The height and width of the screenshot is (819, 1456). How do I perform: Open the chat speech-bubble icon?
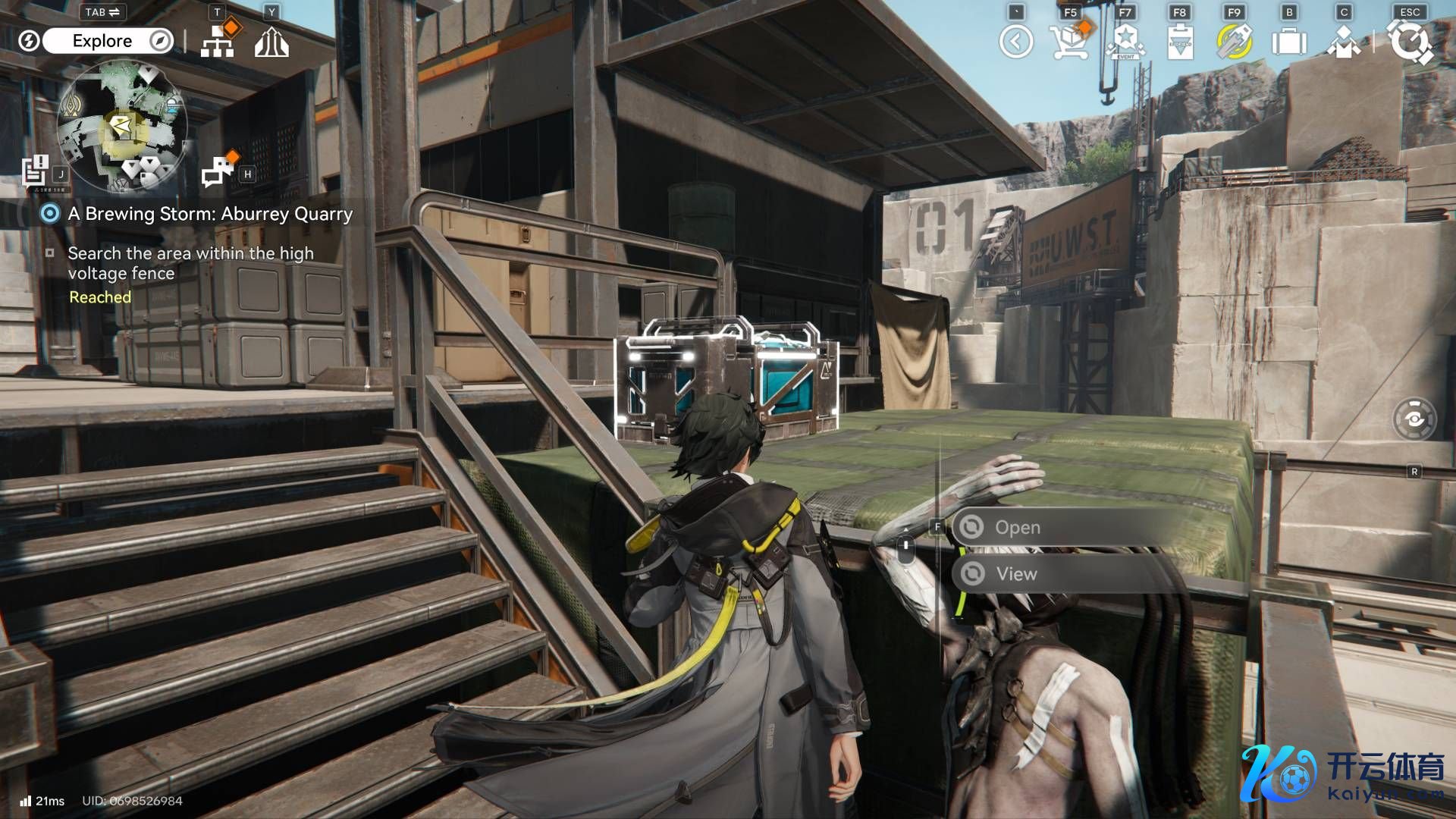(218, 171)
